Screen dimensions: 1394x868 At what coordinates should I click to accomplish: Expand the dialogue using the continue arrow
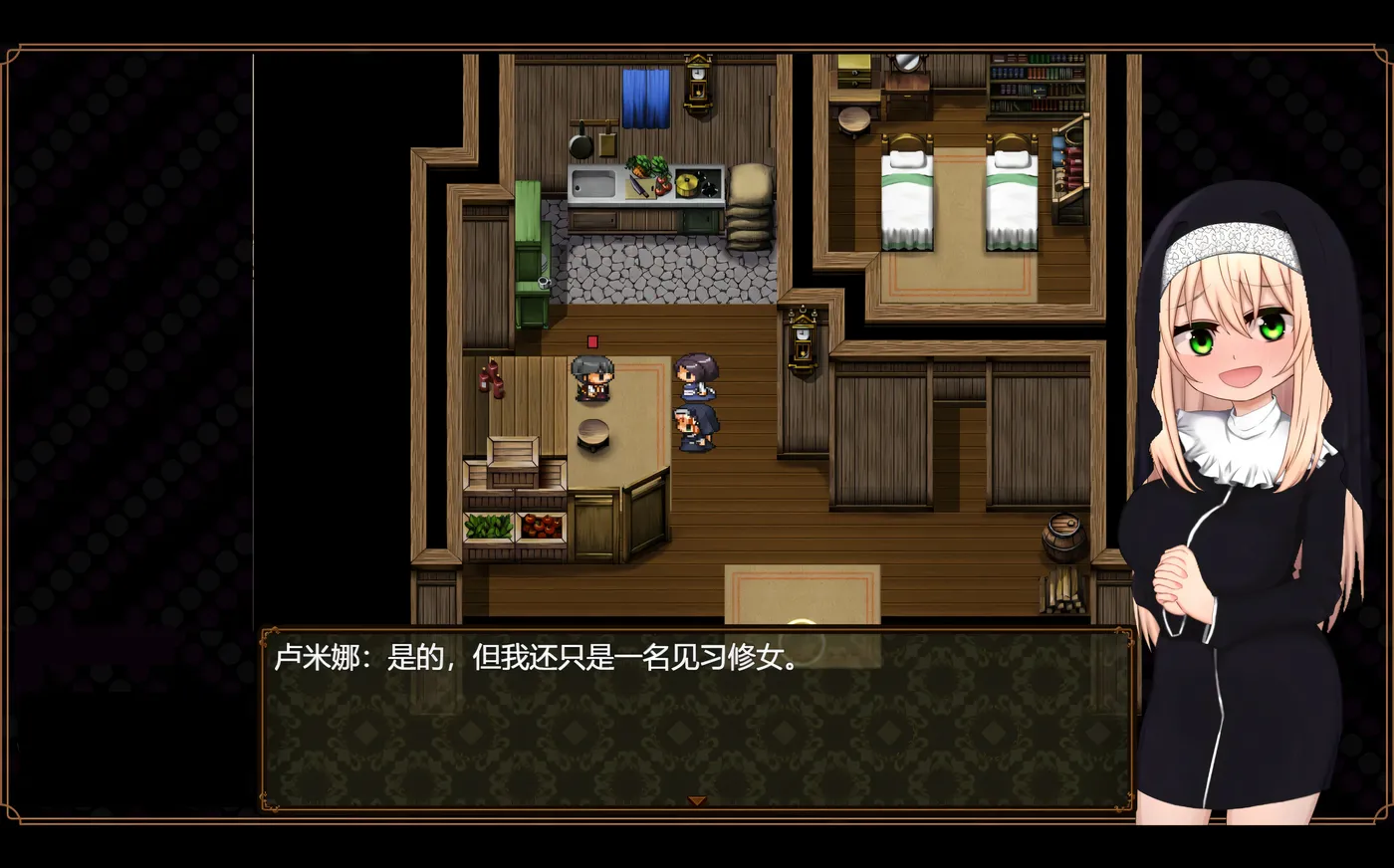(697, 798)
